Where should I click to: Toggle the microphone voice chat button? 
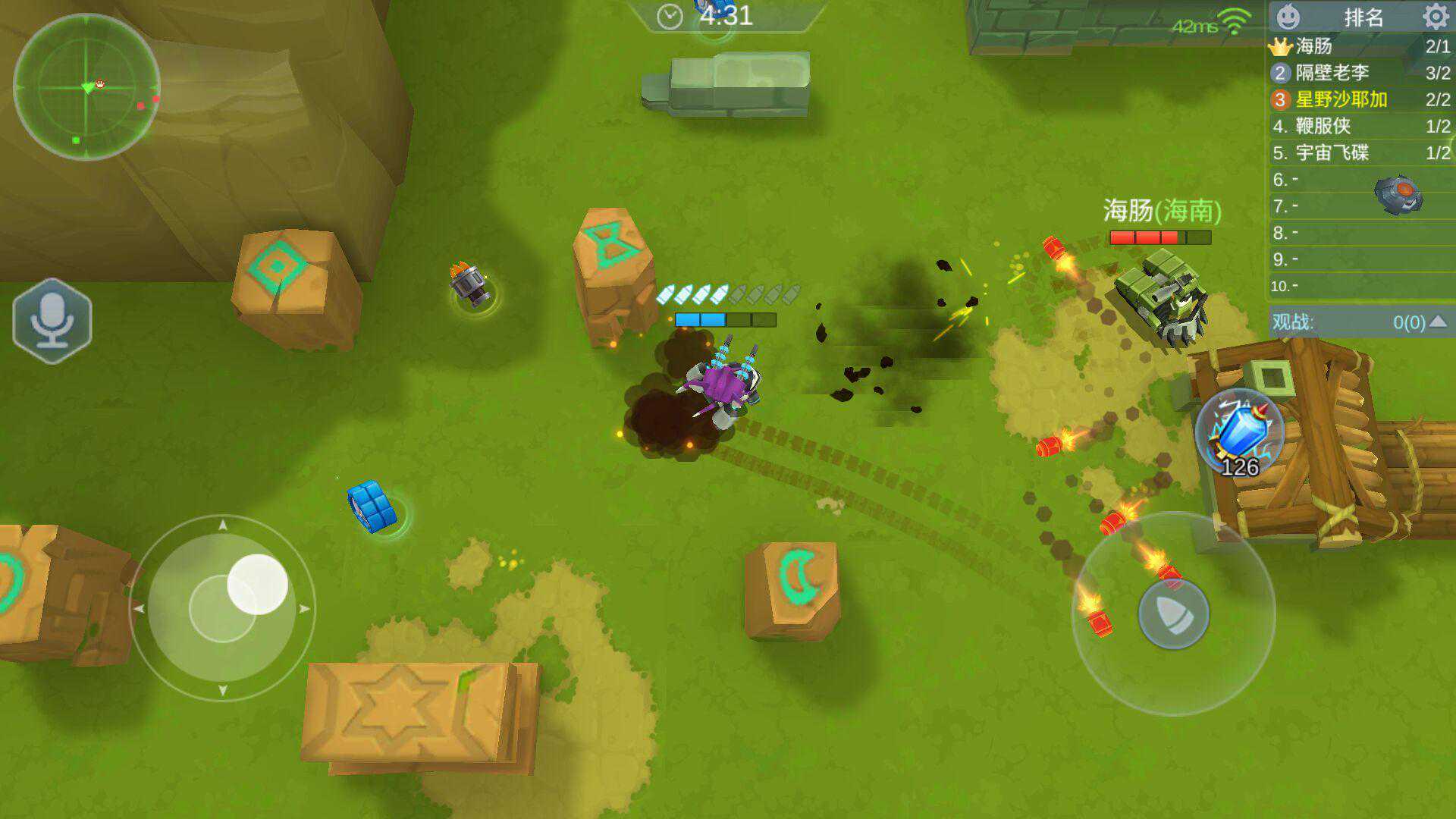[x=52, y=321]
